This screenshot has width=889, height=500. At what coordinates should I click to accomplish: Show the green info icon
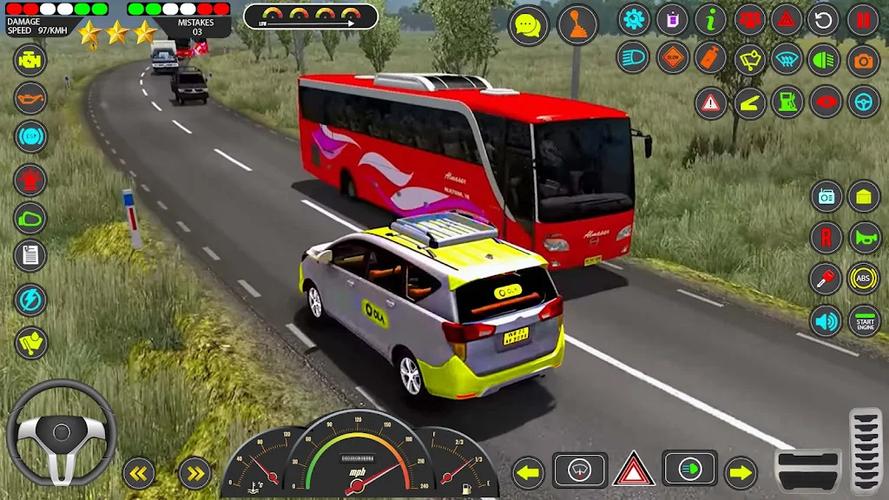(x=710, y=19)
